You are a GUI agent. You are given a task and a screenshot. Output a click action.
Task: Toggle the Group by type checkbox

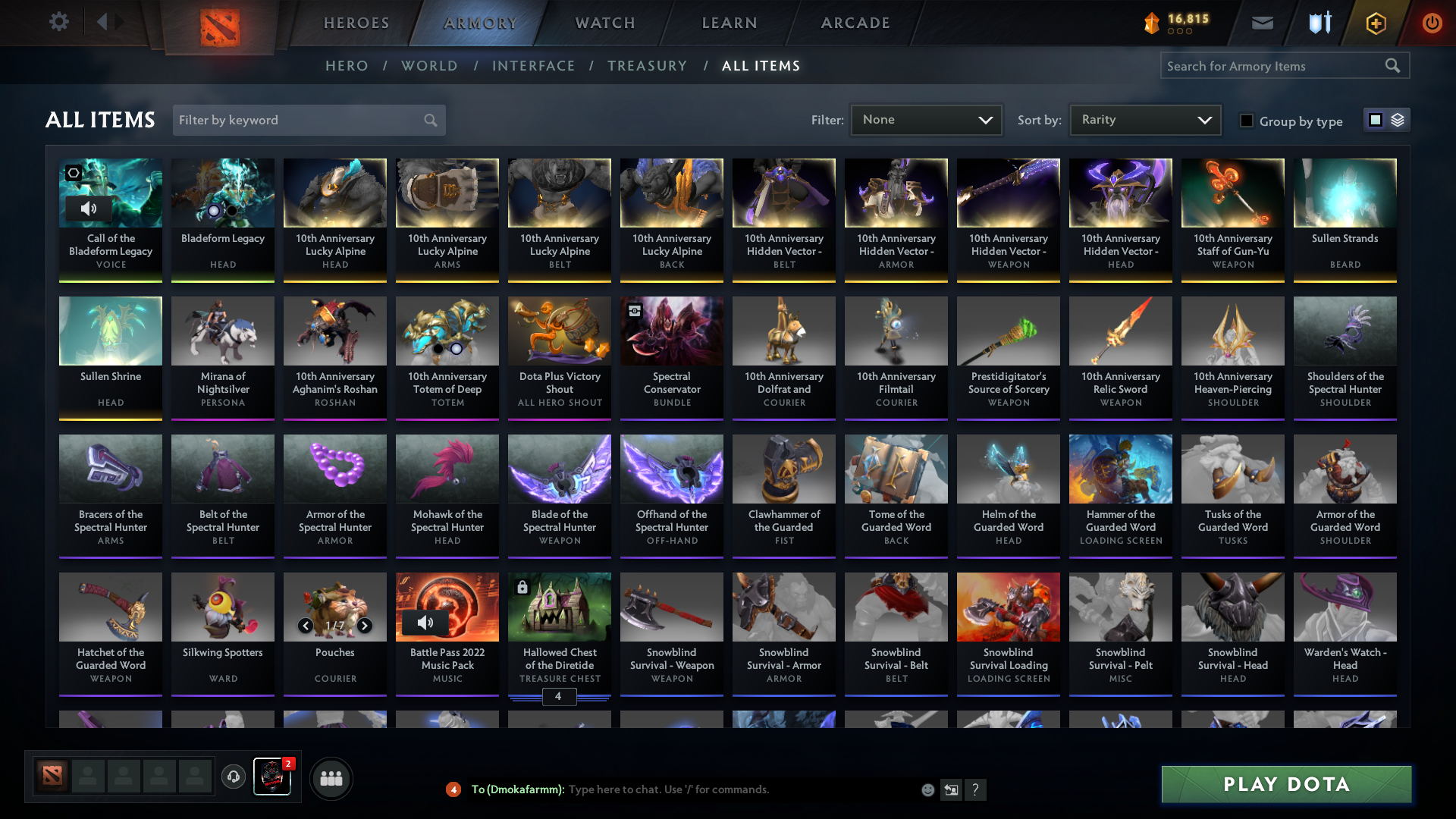[1247, 120]
